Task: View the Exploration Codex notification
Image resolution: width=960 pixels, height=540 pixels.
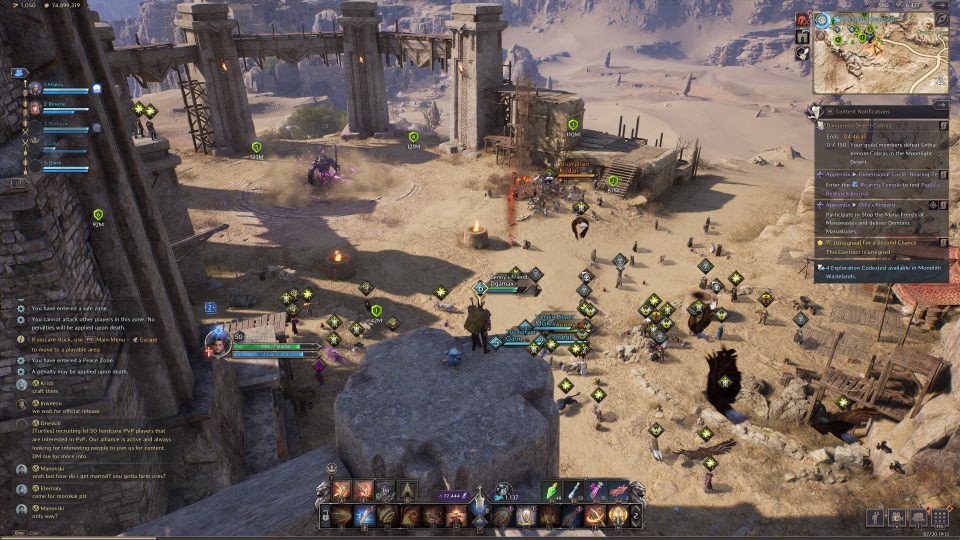Action: click(878, 268)
